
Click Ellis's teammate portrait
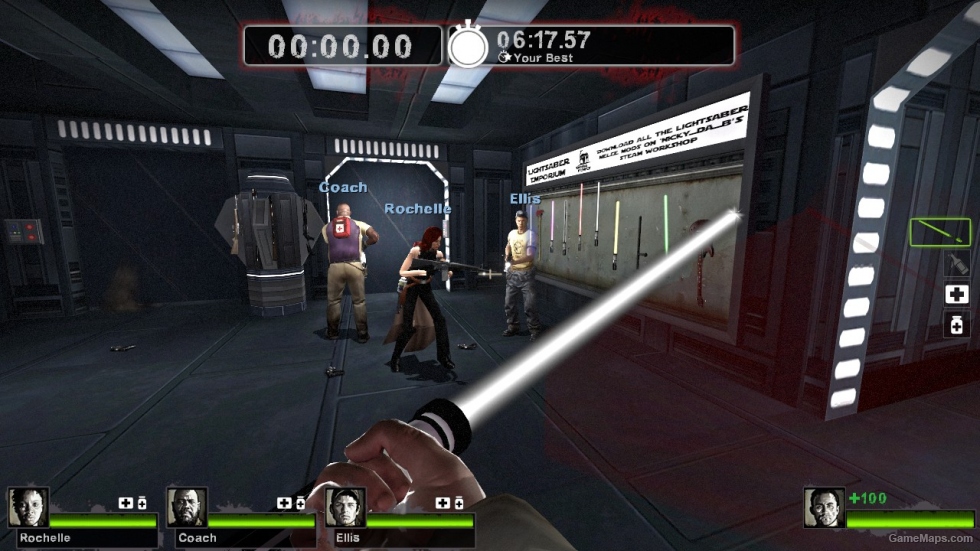(x=345, y=508)
